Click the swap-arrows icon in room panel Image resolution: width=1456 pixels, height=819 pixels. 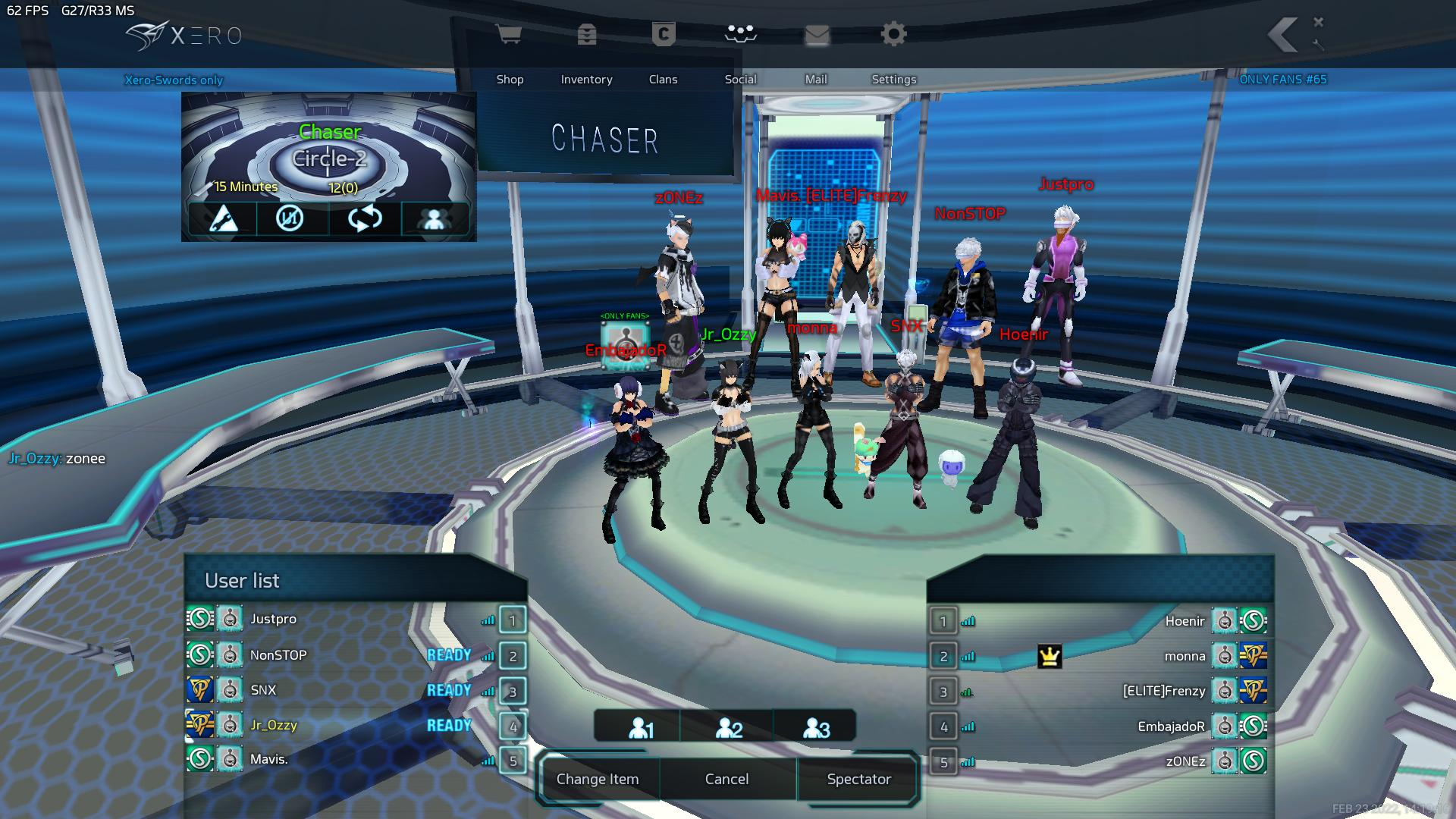point(365,219)
